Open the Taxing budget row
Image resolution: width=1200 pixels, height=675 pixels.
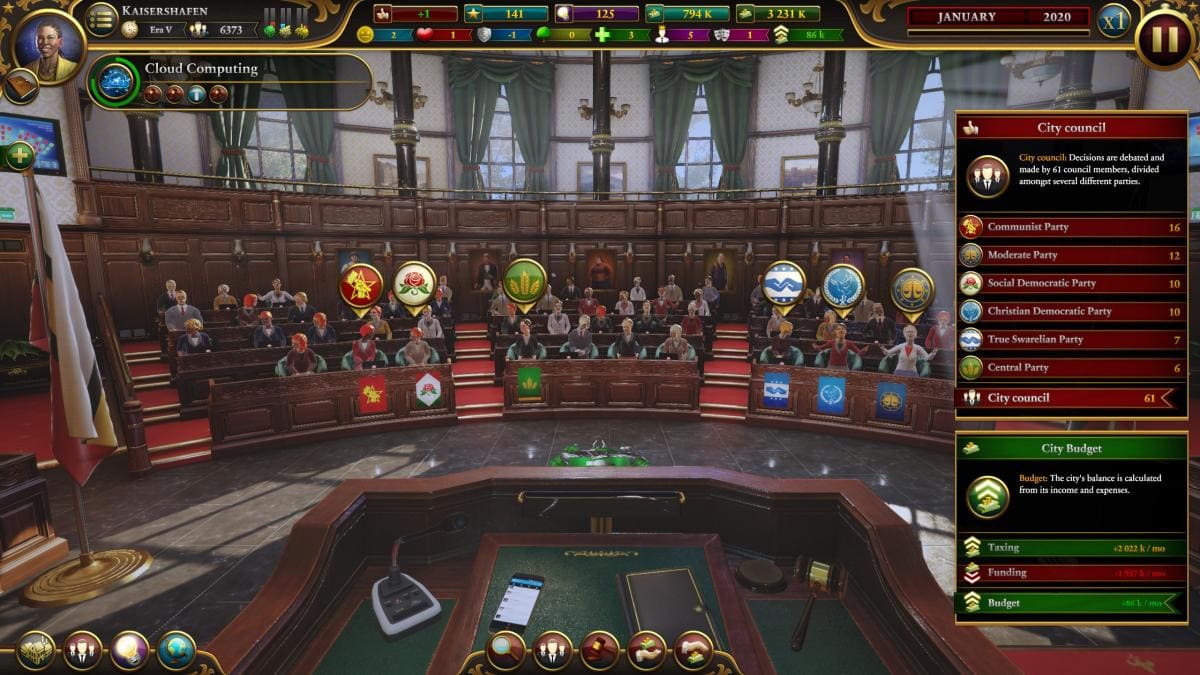[1072, 547]
